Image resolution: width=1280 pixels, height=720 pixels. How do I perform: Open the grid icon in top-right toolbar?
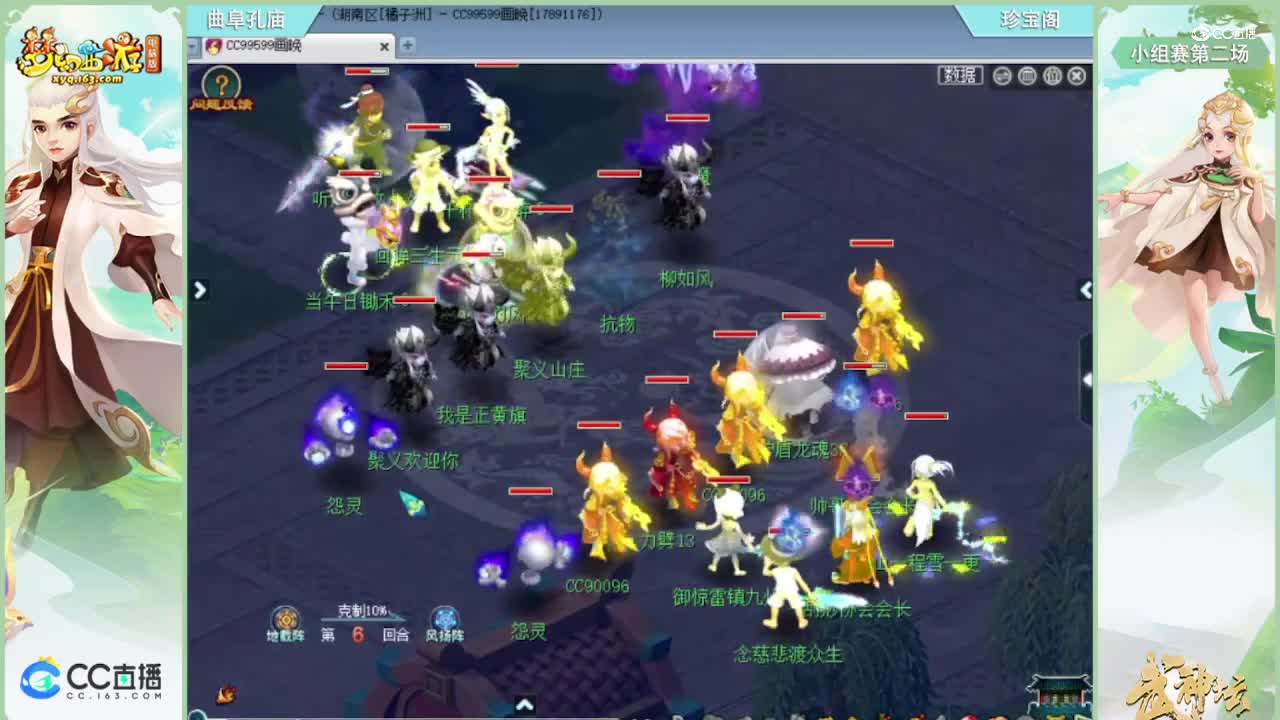tap(1027, 76)
